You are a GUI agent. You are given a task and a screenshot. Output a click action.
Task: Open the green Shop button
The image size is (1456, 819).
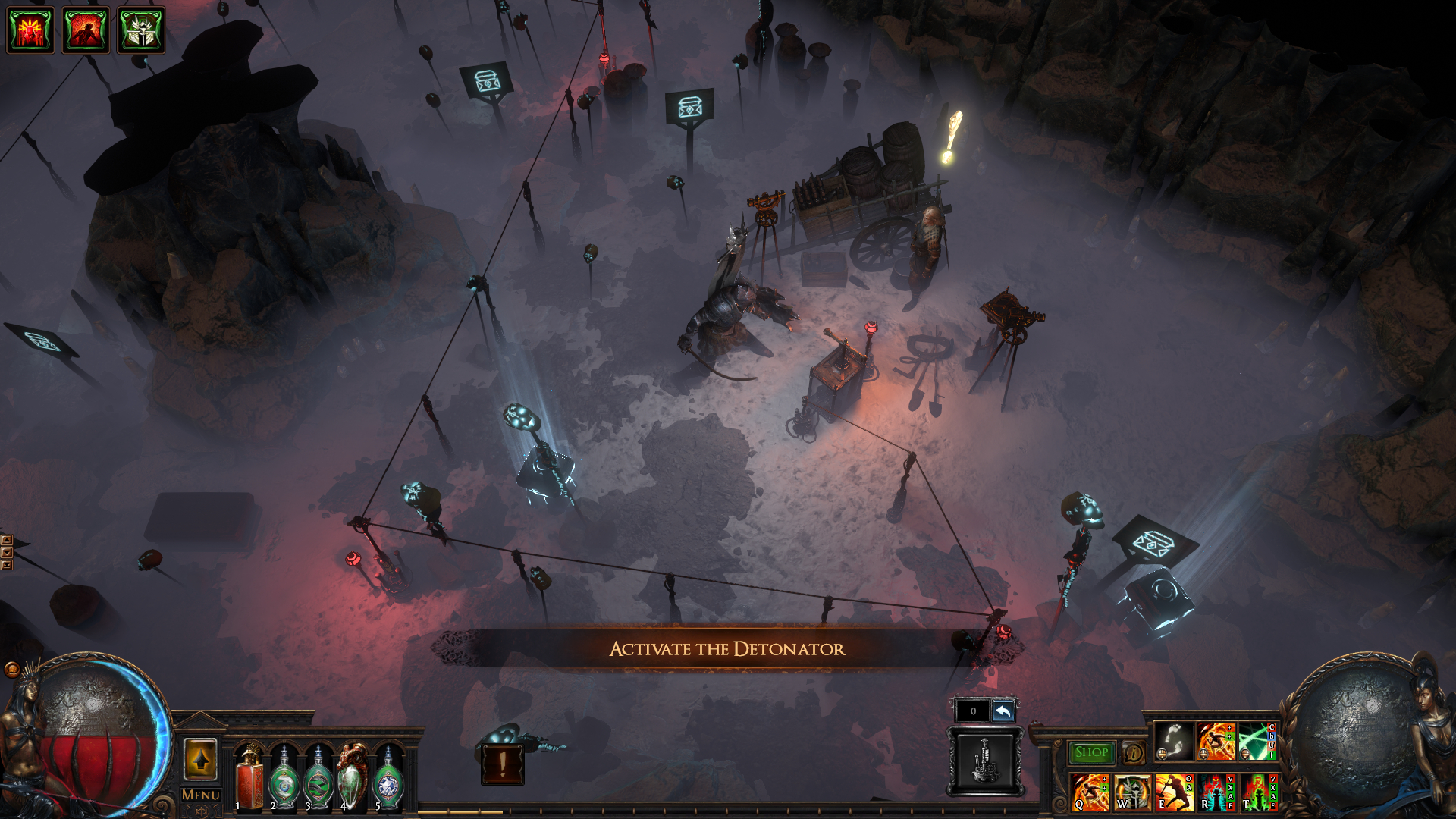[x=1090, y=752]
